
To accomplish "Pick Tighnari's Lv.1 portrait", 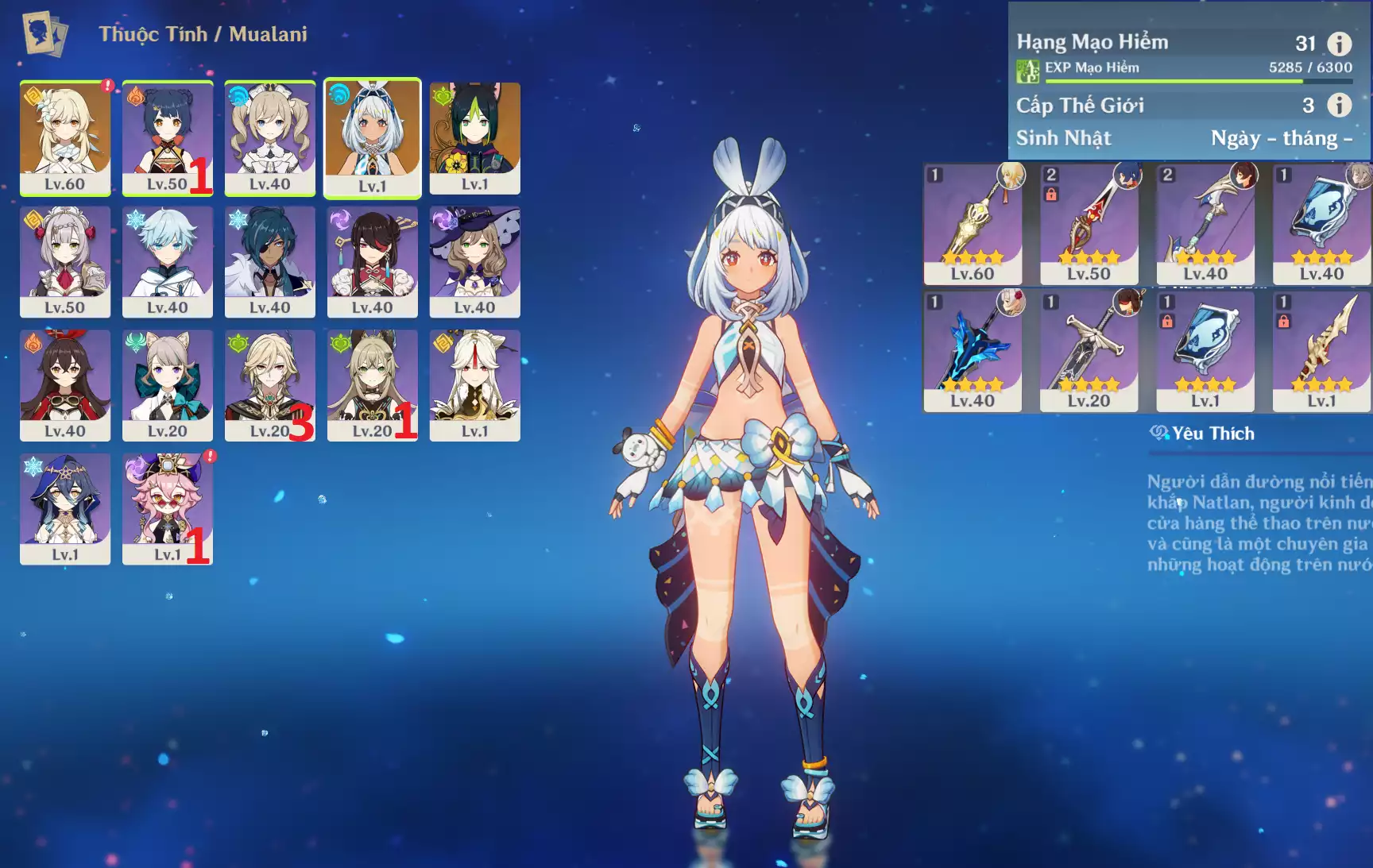I will click(474, 137).
